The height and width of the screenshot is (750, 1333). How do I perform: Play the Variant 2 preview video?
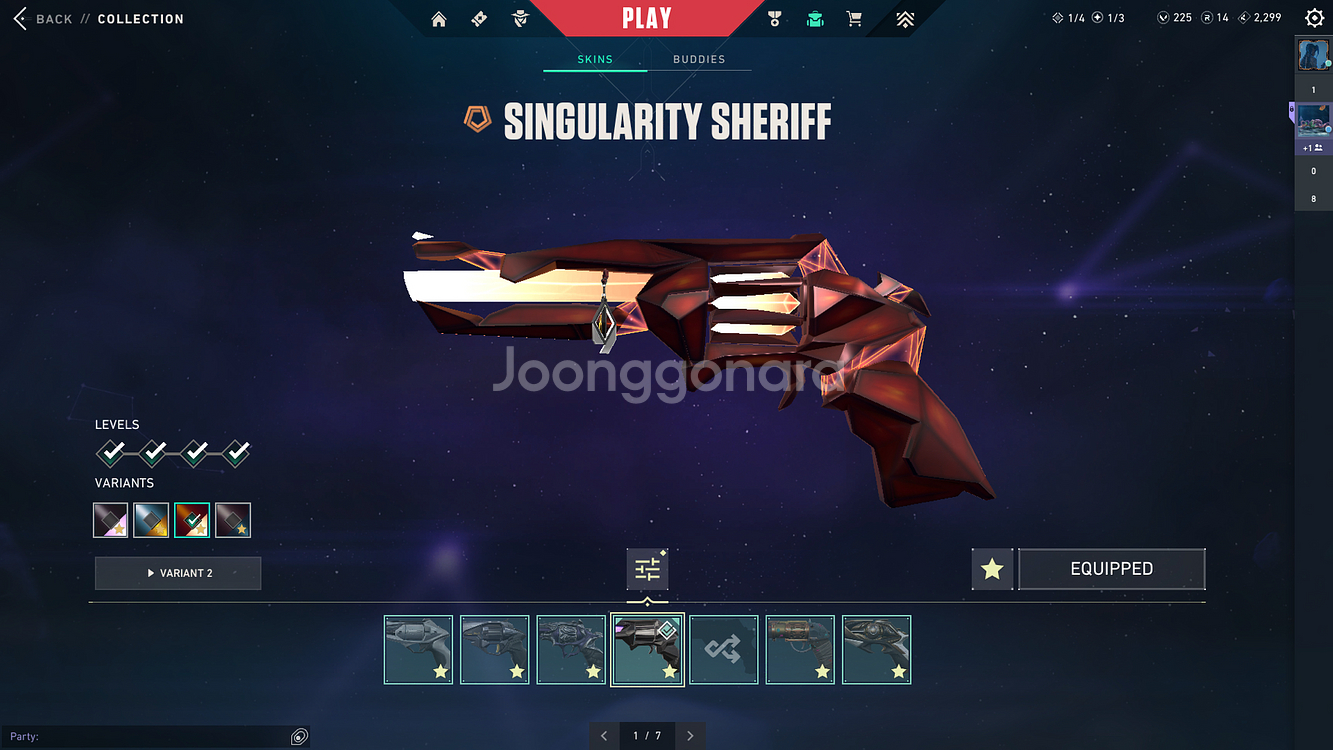(x=178, y=573)
